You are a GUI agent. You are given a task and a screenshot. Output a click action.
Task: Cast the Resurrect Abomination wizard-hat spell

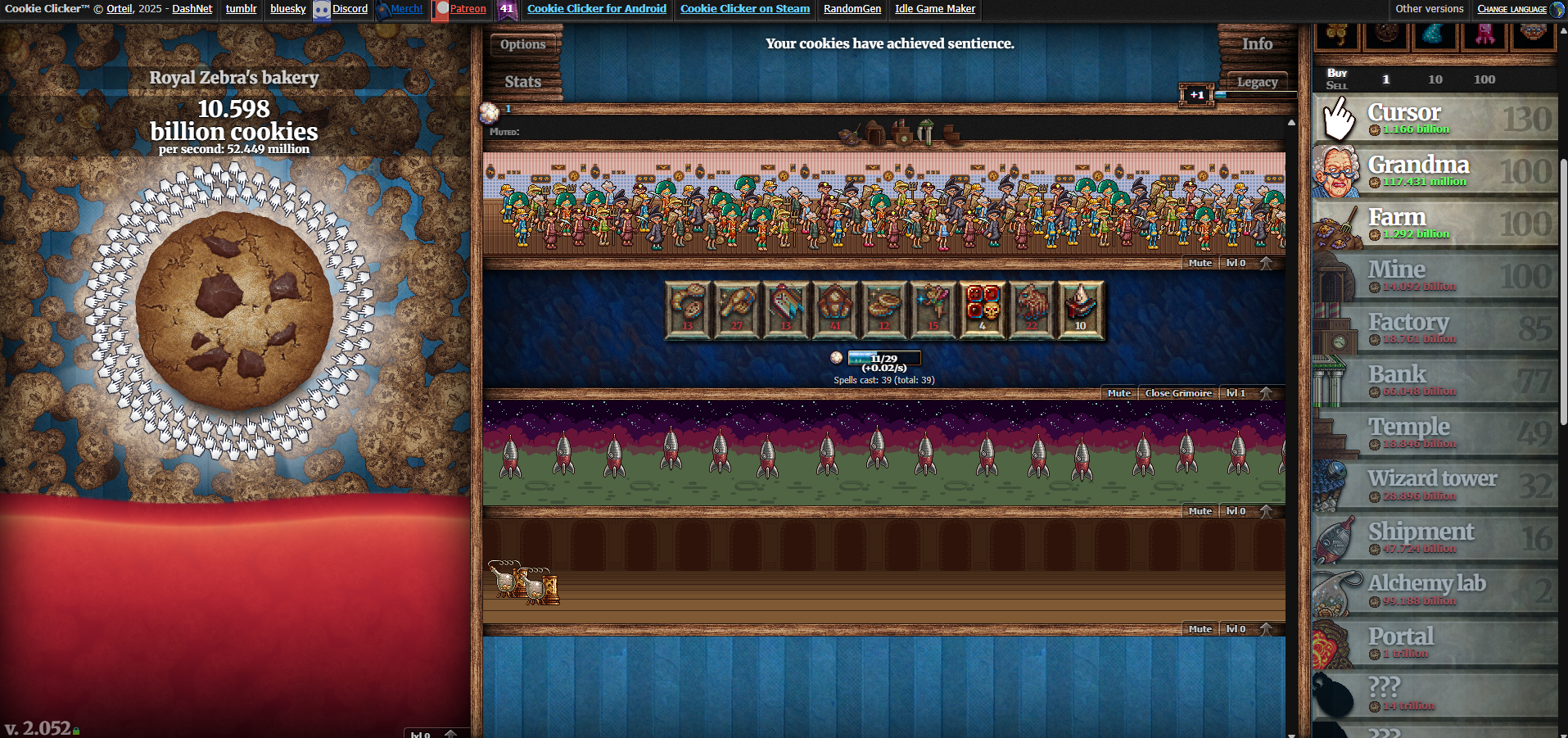pyautogui.click(x=1032, y=309)
